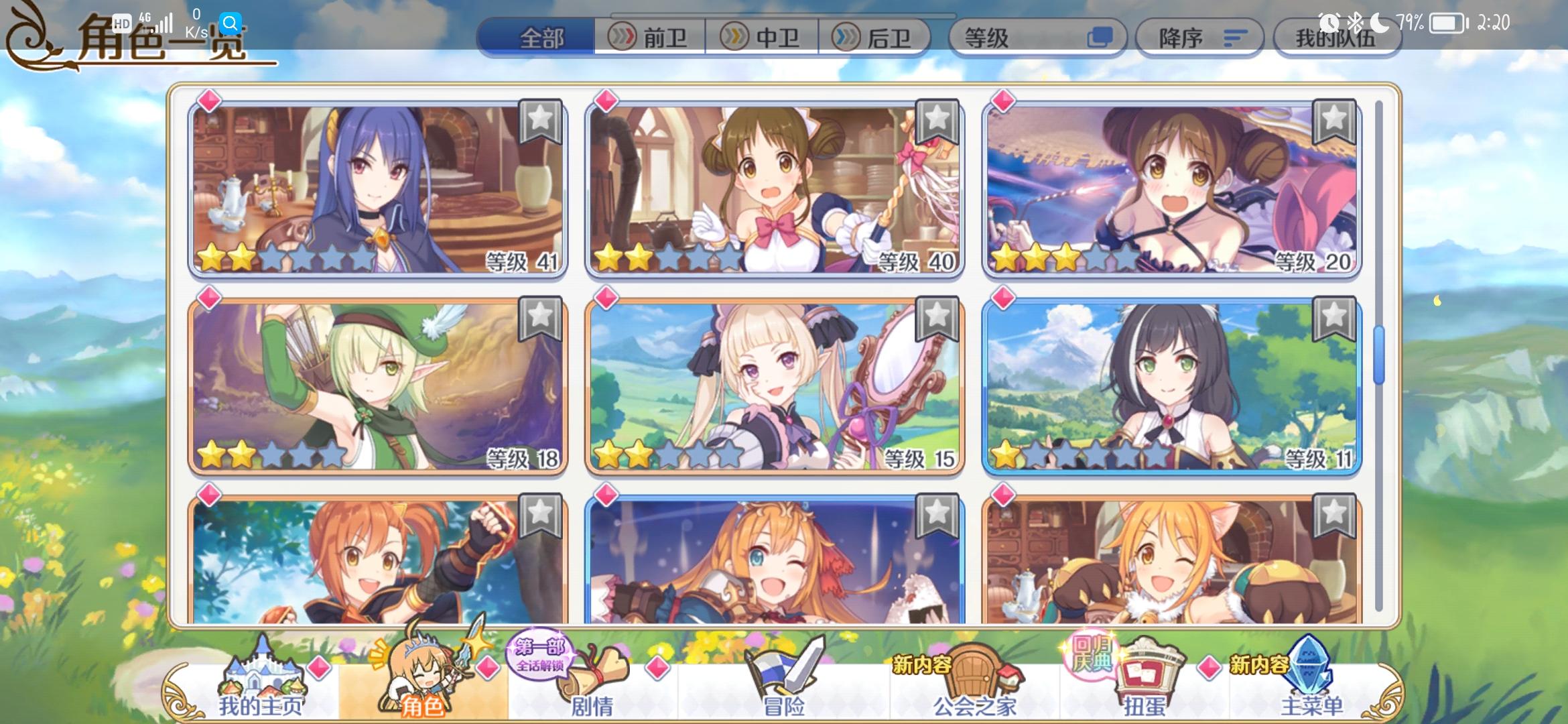Tap the magnifier search icon near top left
This screenshot has width=1568, height=724.
(x=231, y=22)
